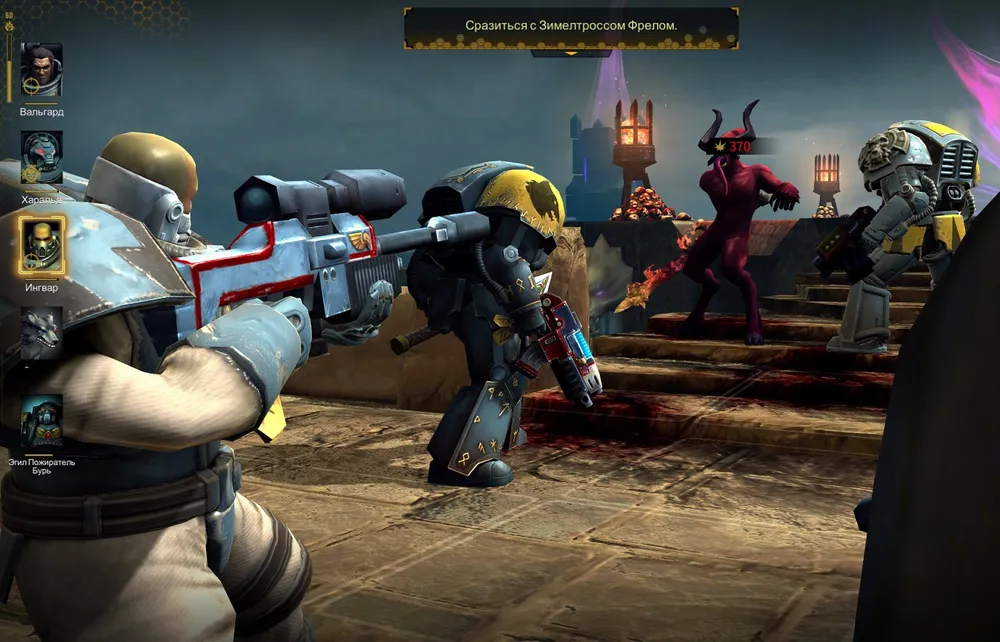
Task: Select the highlighted Ингвар portrait
Action: (42, 245)
